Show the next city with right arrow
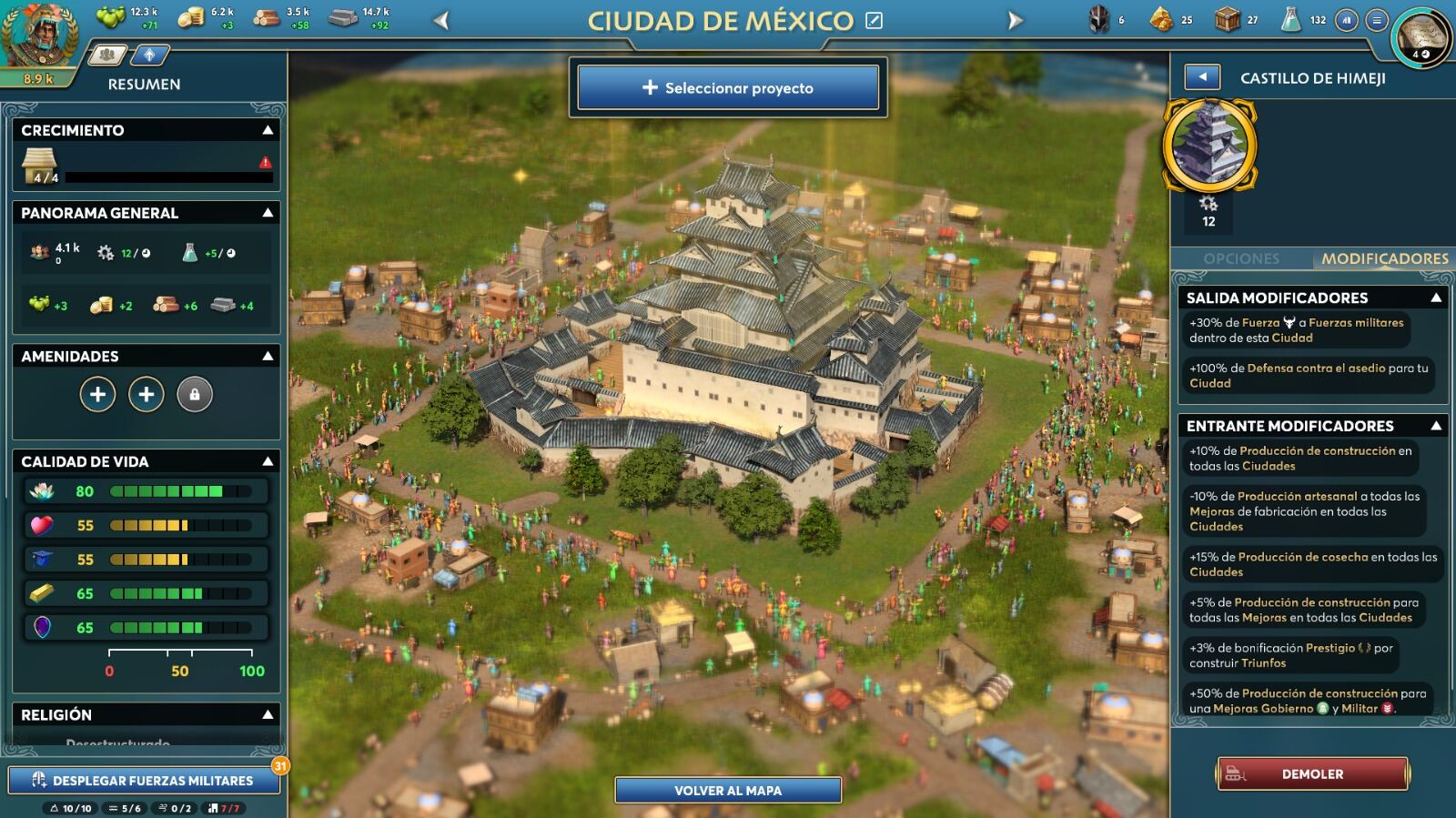 coord(1015,20)
